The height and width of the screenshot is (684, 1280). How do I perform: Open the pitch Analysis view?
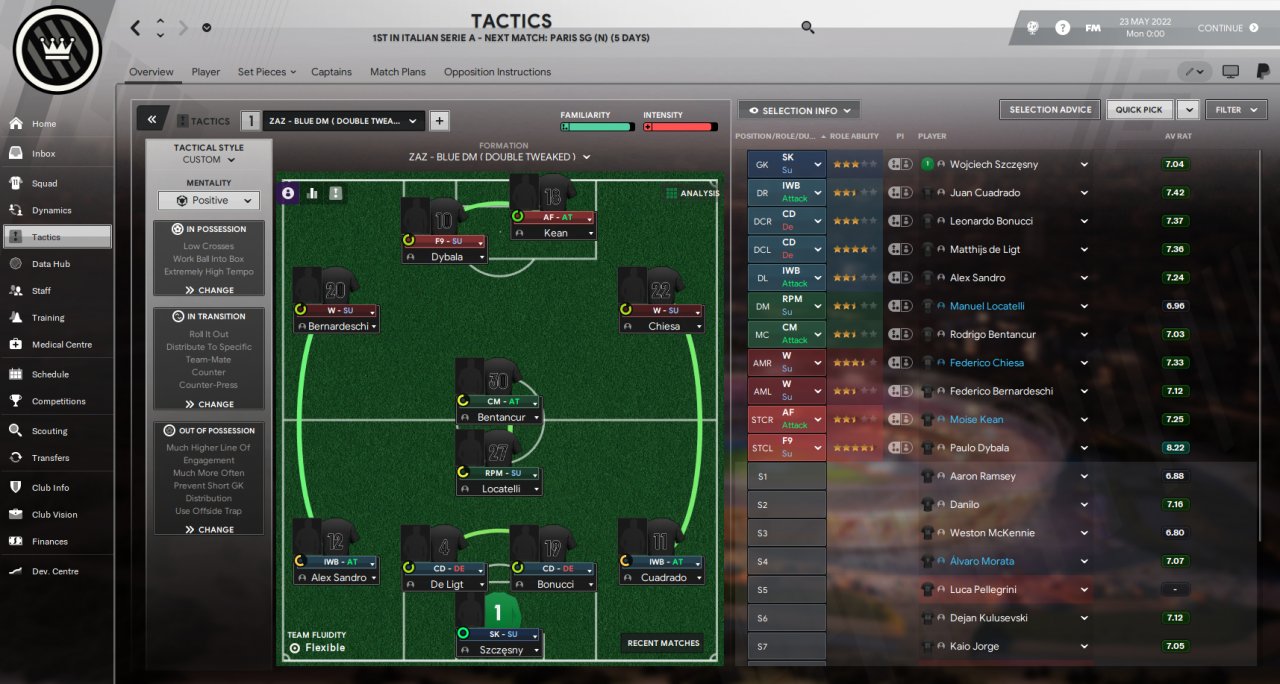(692, 193)
